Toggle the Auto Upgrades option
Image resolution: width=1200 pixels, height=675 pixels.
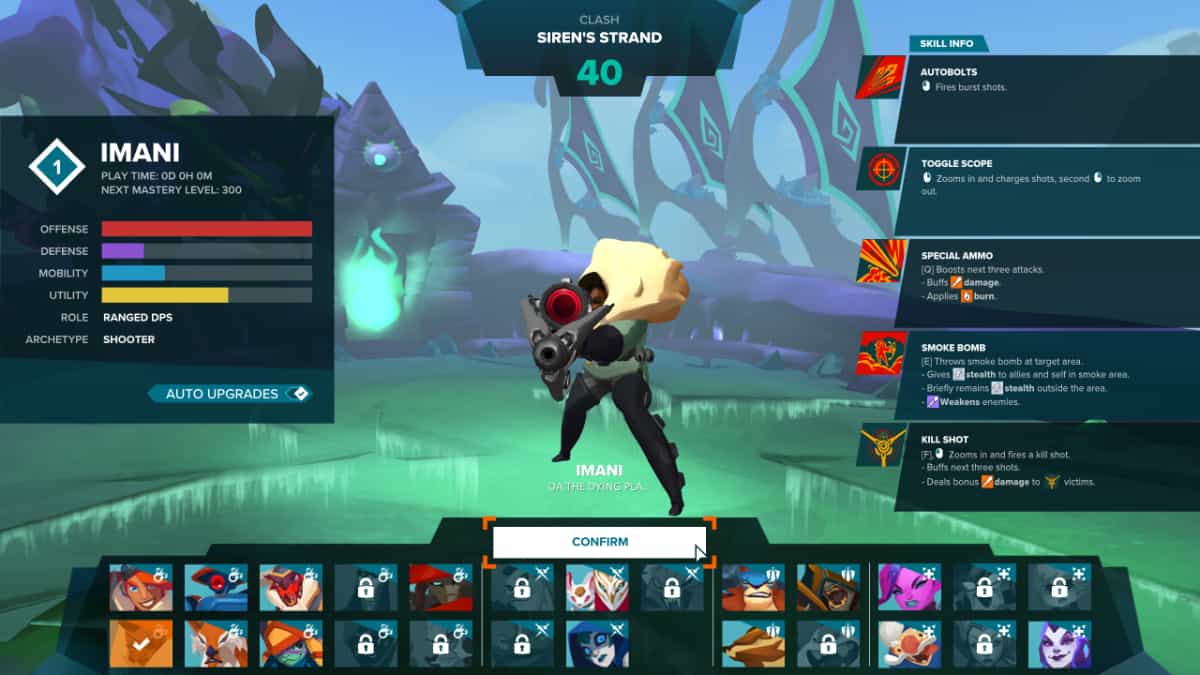tap(230, 394)
